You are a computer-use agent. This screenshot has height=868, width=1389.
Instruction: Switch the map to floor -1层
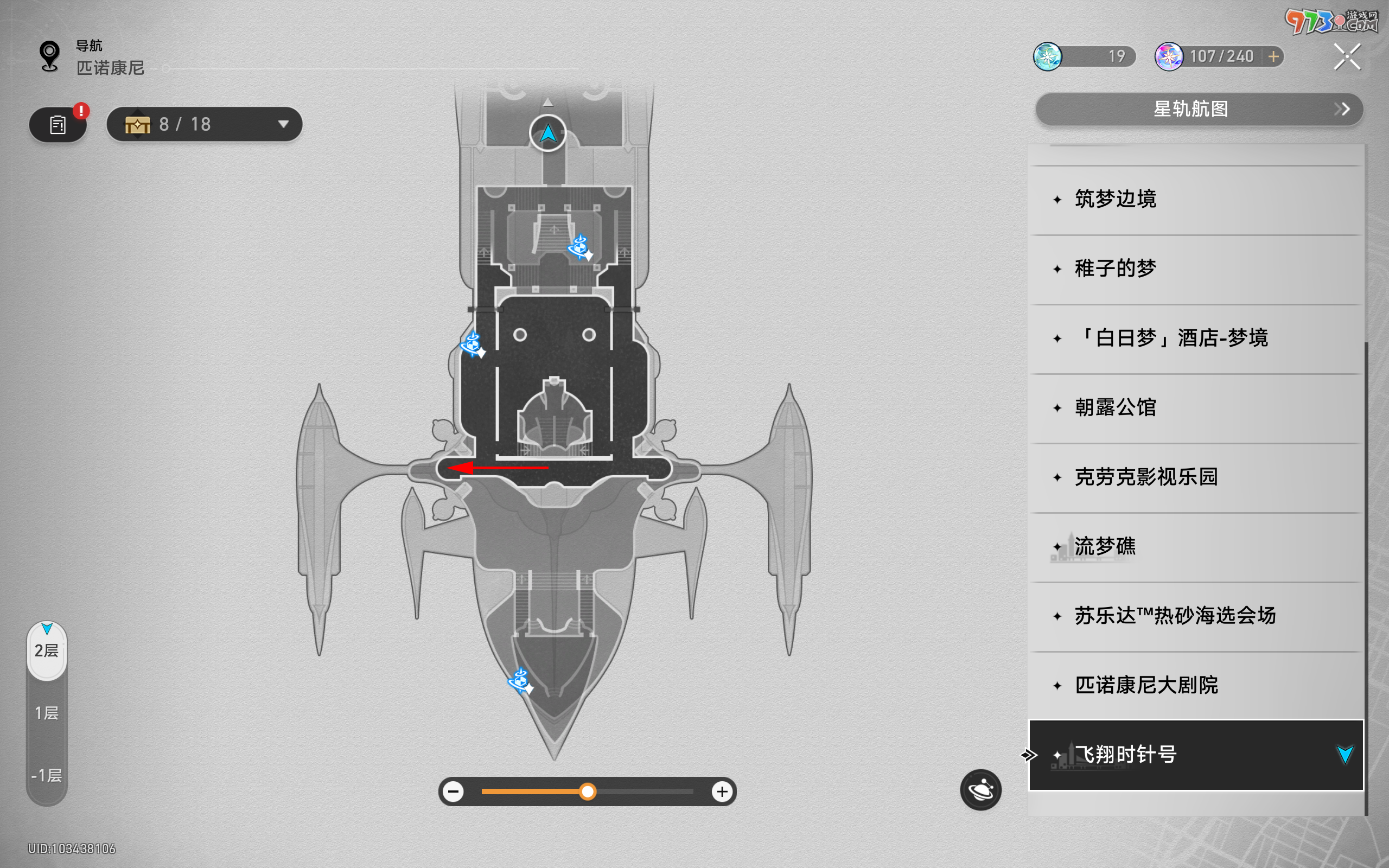coord(47,776)
